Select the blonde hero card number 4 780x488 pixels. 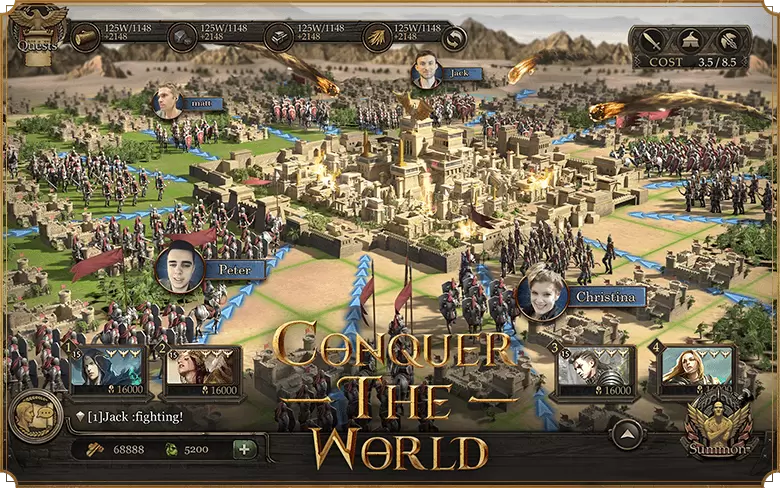(692, 371)
